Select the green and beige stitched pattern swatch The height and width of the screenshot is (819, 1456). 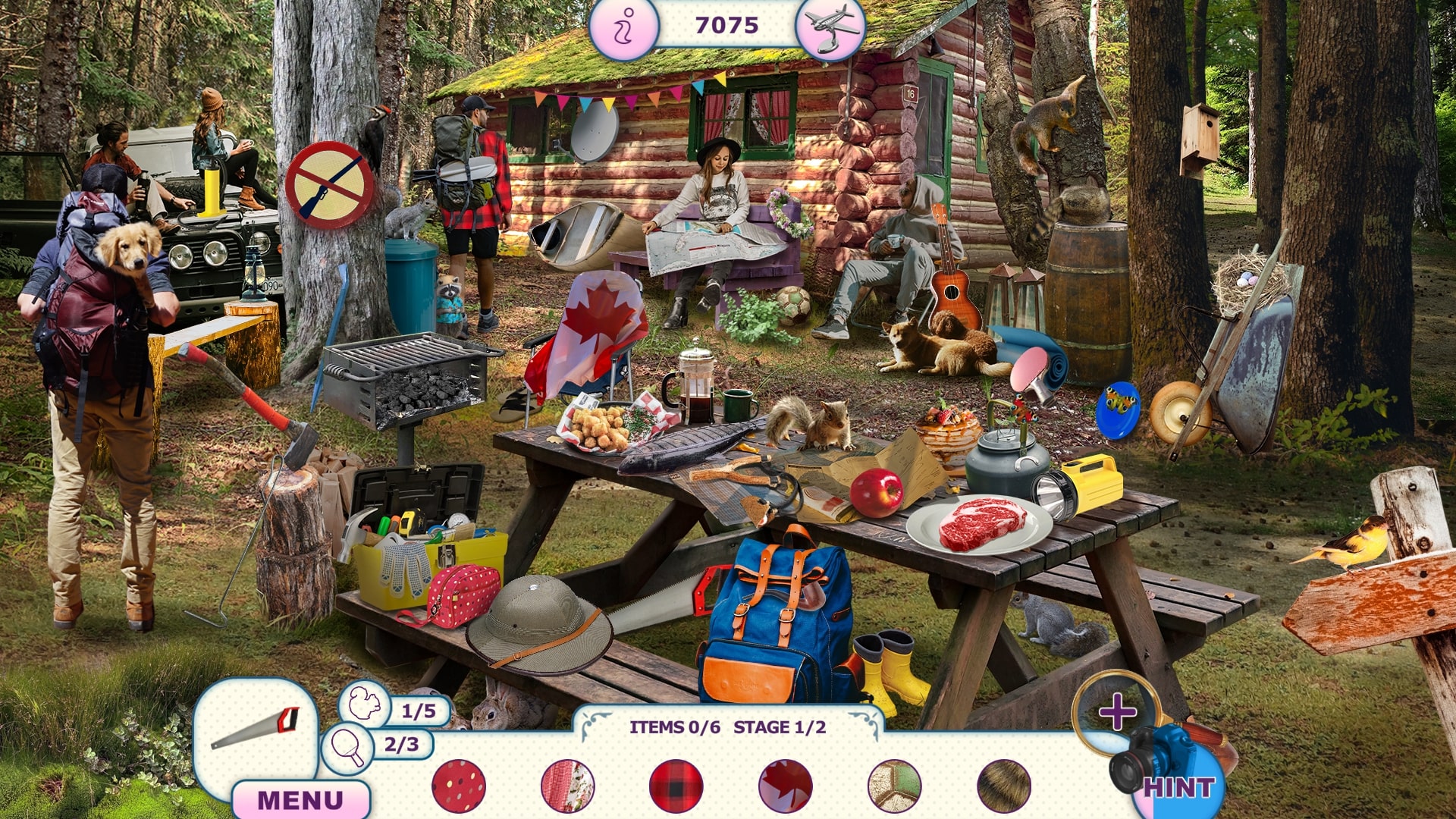[895, 786]
